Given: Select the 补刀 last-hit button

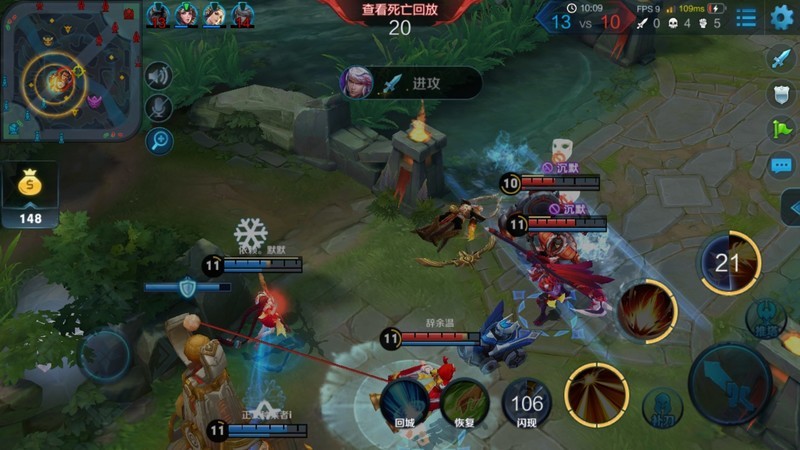Looking at the screenshot, I should pos(663,407).
